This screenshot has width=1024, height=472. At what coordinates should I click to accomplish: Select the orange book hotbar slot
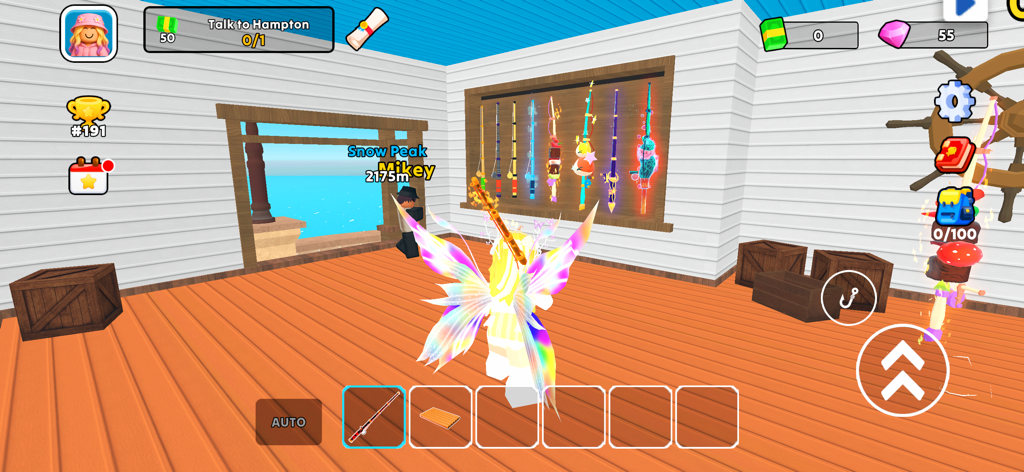point(440,417)
